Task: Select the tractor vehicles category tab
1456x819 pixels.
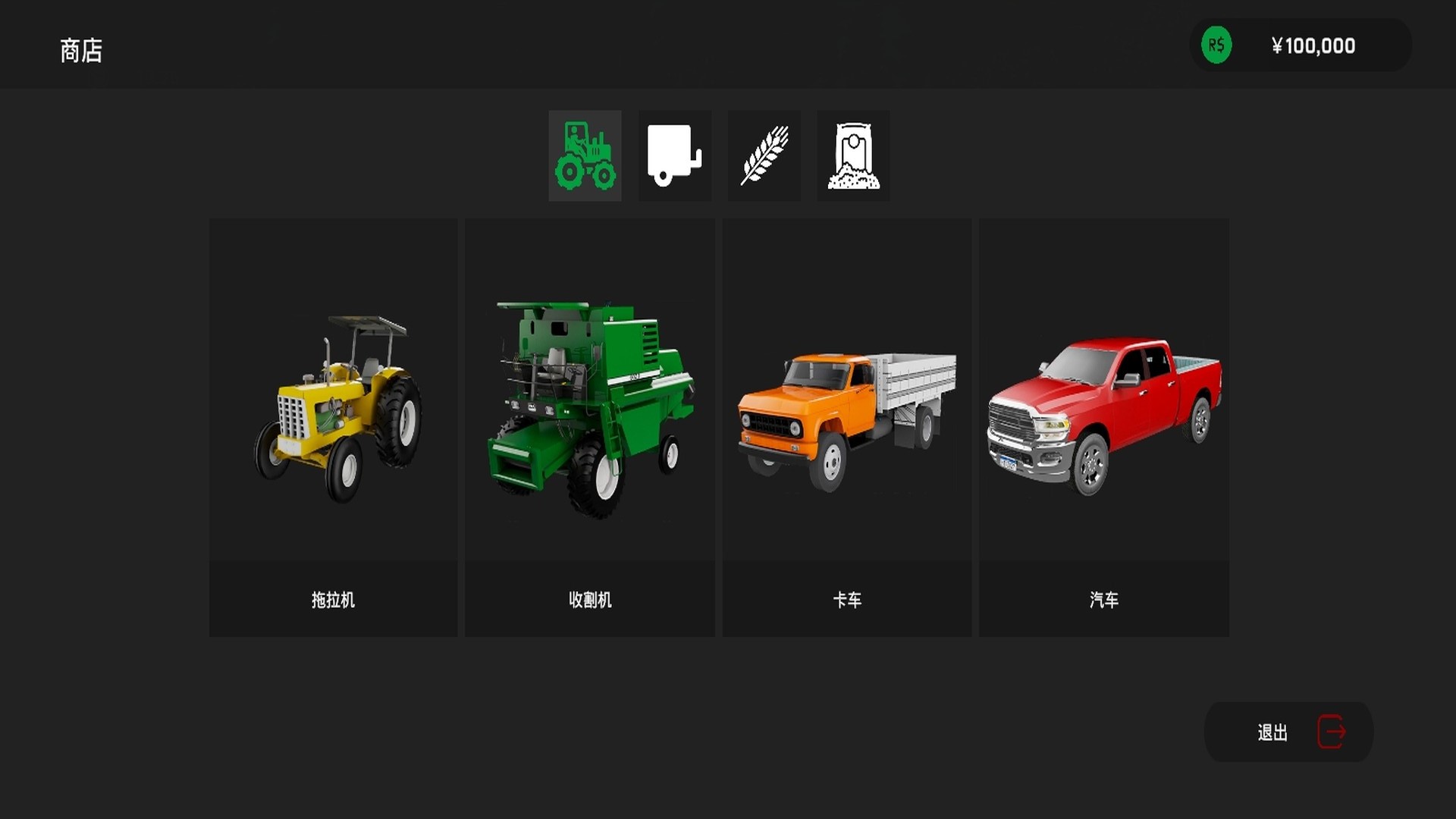Action: 585,155
